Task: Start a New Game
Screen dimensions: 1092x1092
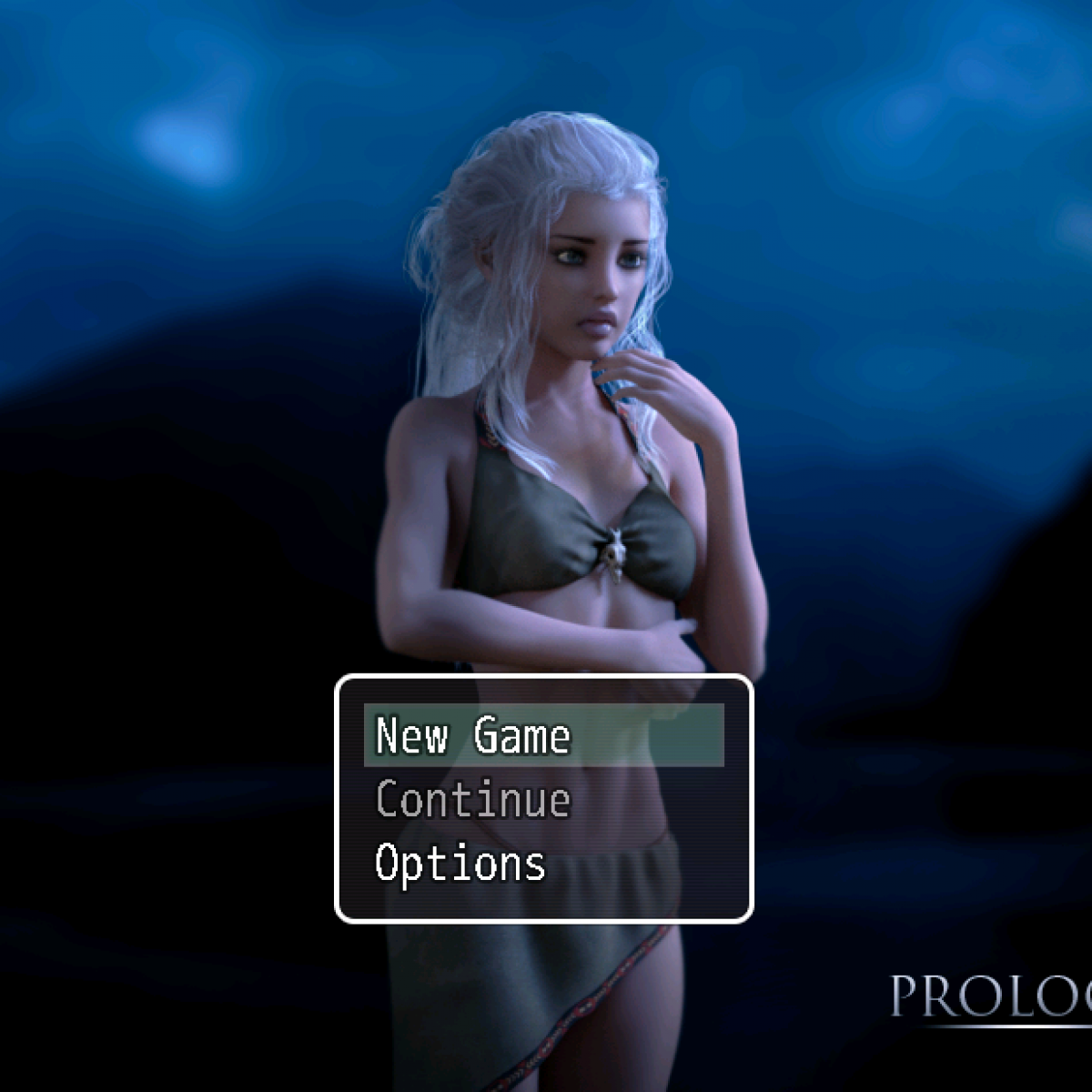Action: 473,735
